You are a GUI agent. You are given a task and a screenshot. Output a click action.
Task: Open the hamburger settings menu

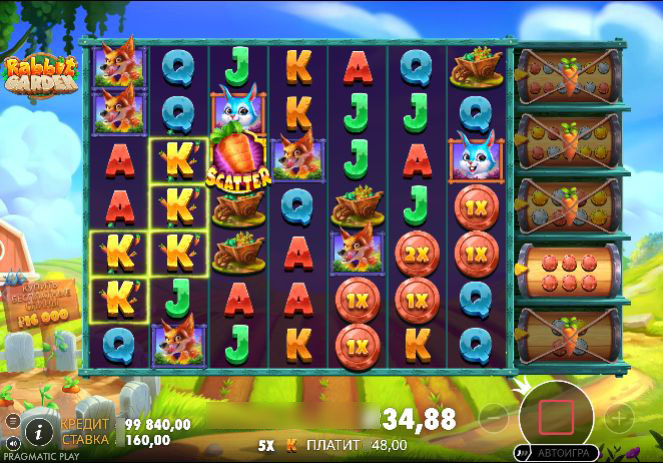click(x=12, y=422)
